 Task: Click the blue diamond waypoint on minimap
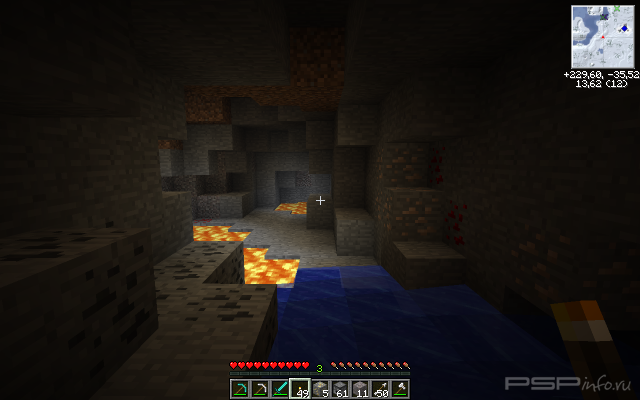(624, 28)
